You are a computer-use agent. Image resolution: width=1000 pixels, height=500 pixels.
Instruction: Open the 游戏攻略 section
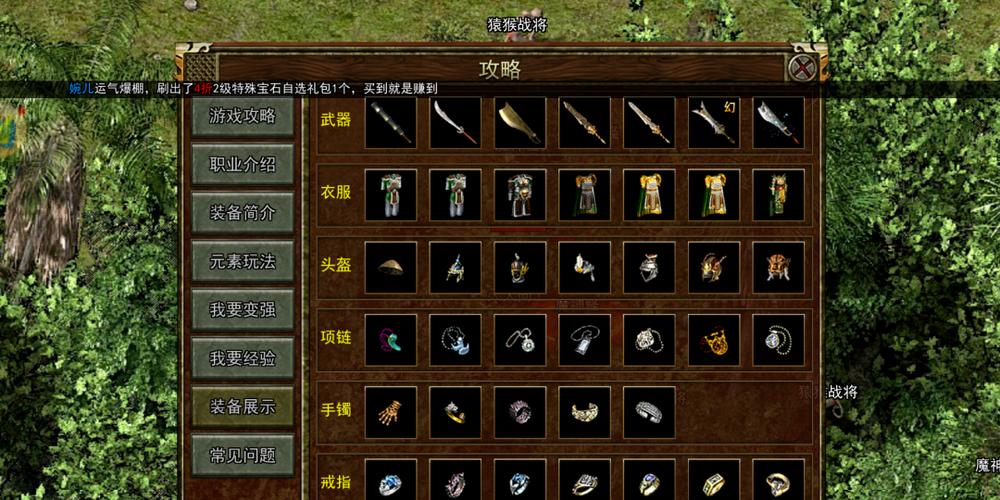click(x=242, y=116)
